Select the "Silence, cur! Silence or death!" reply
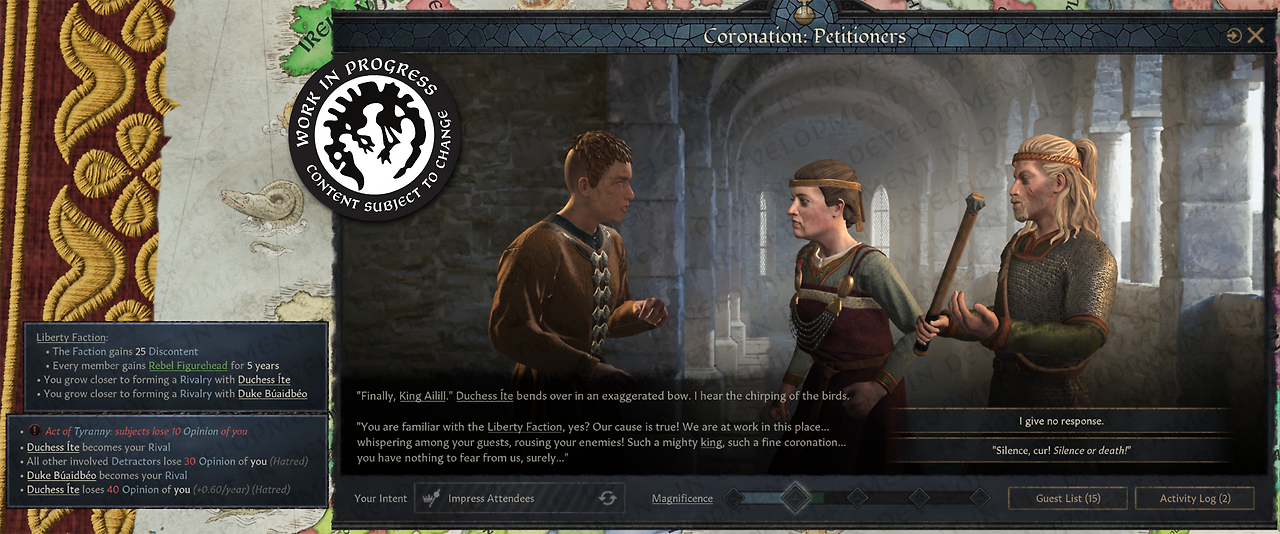The image size is (1280, 534). (x=1061, y=450)
